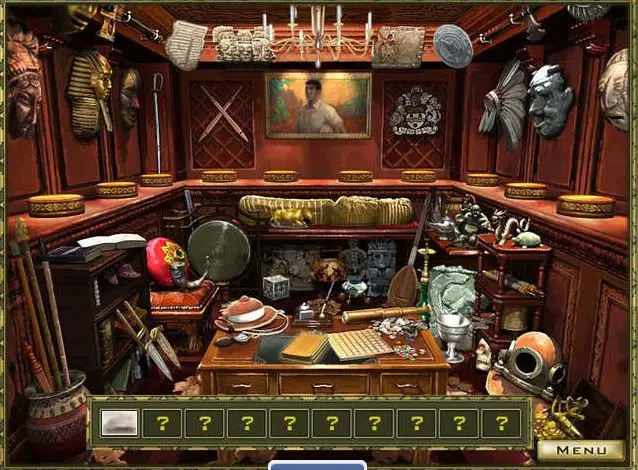638x470 pixels.
Task: Select the first item slot with grey silhouette
Action: point(120,422)
